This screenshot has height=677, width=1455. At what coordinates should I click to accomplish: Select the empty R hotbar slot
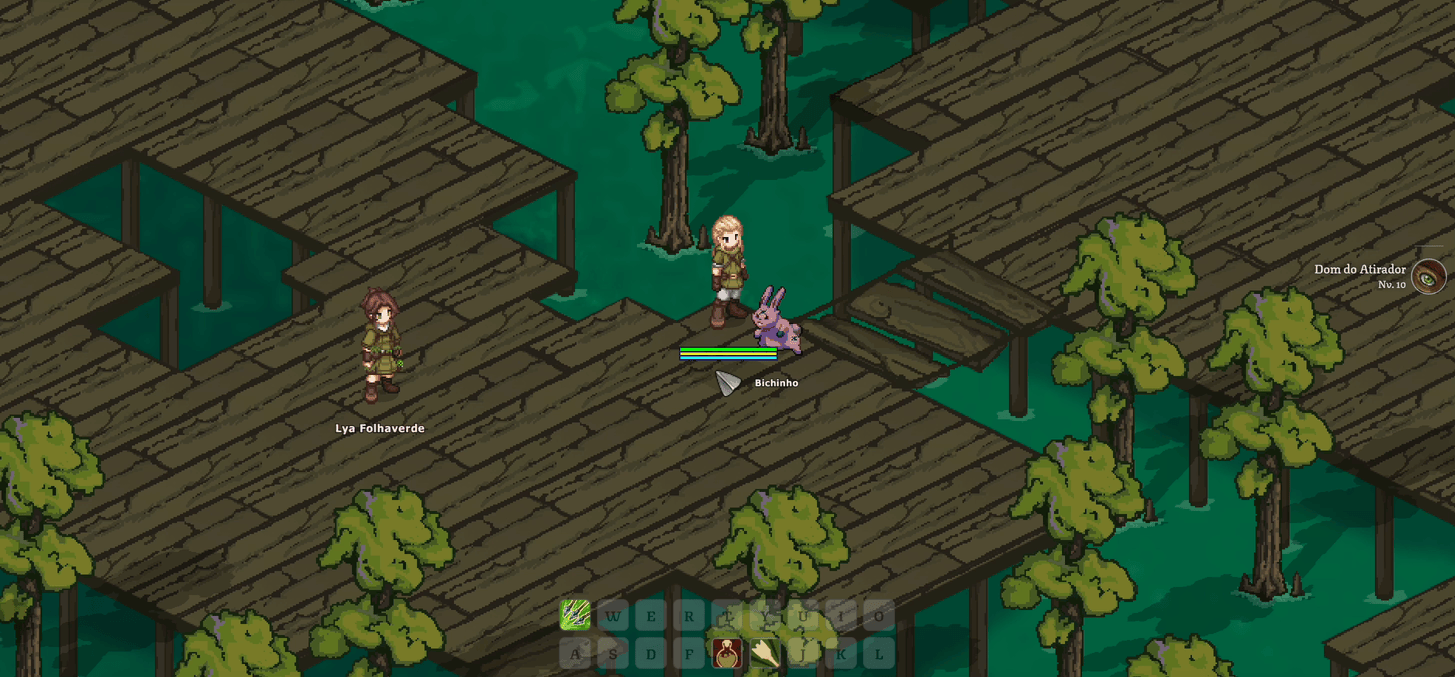(689, 615)
